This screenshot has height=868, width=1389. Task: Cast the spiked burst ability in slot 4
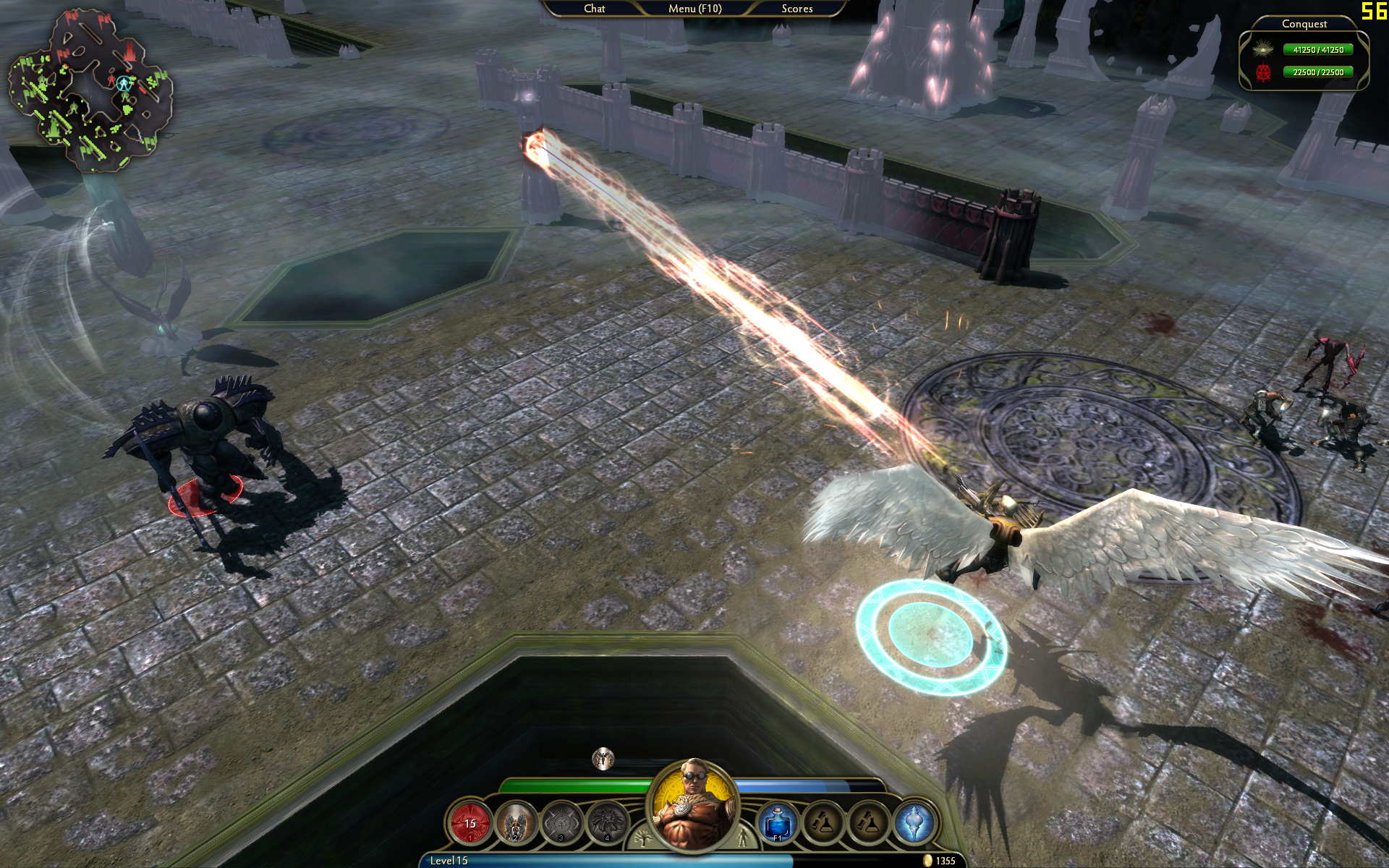[607, 823]
